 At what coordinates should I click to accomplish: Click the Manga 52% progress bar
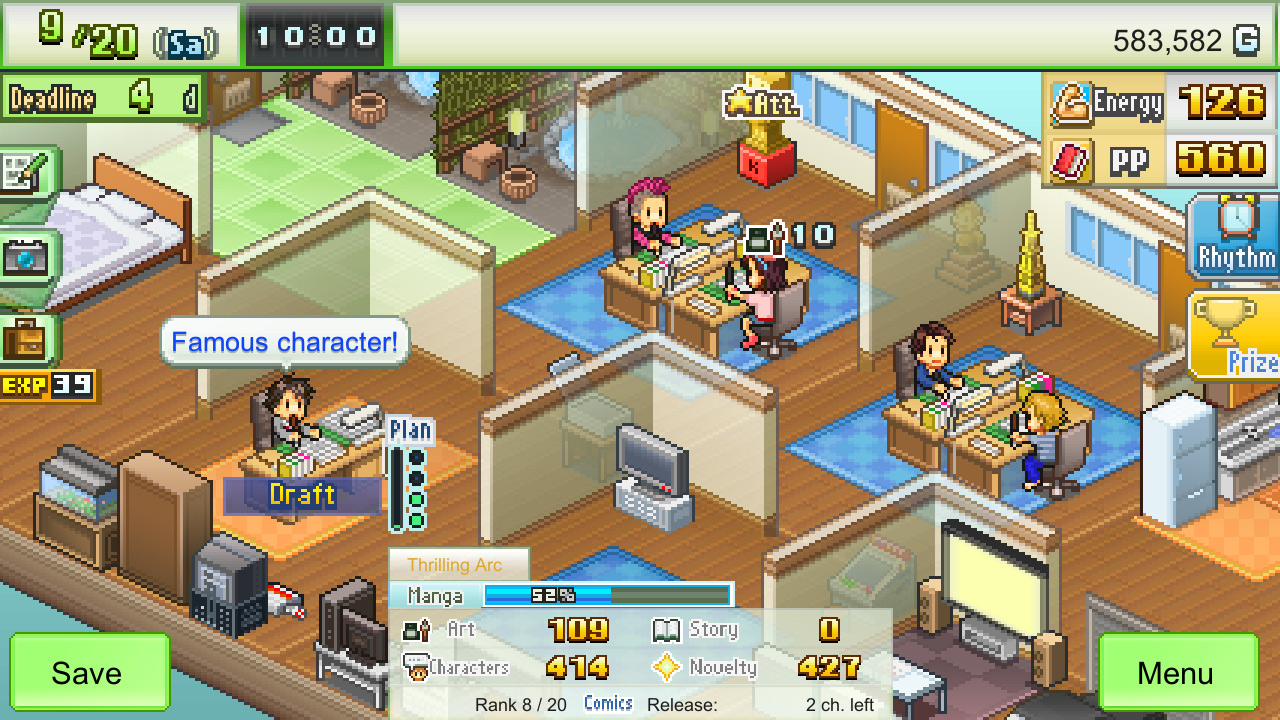(605, 595)
